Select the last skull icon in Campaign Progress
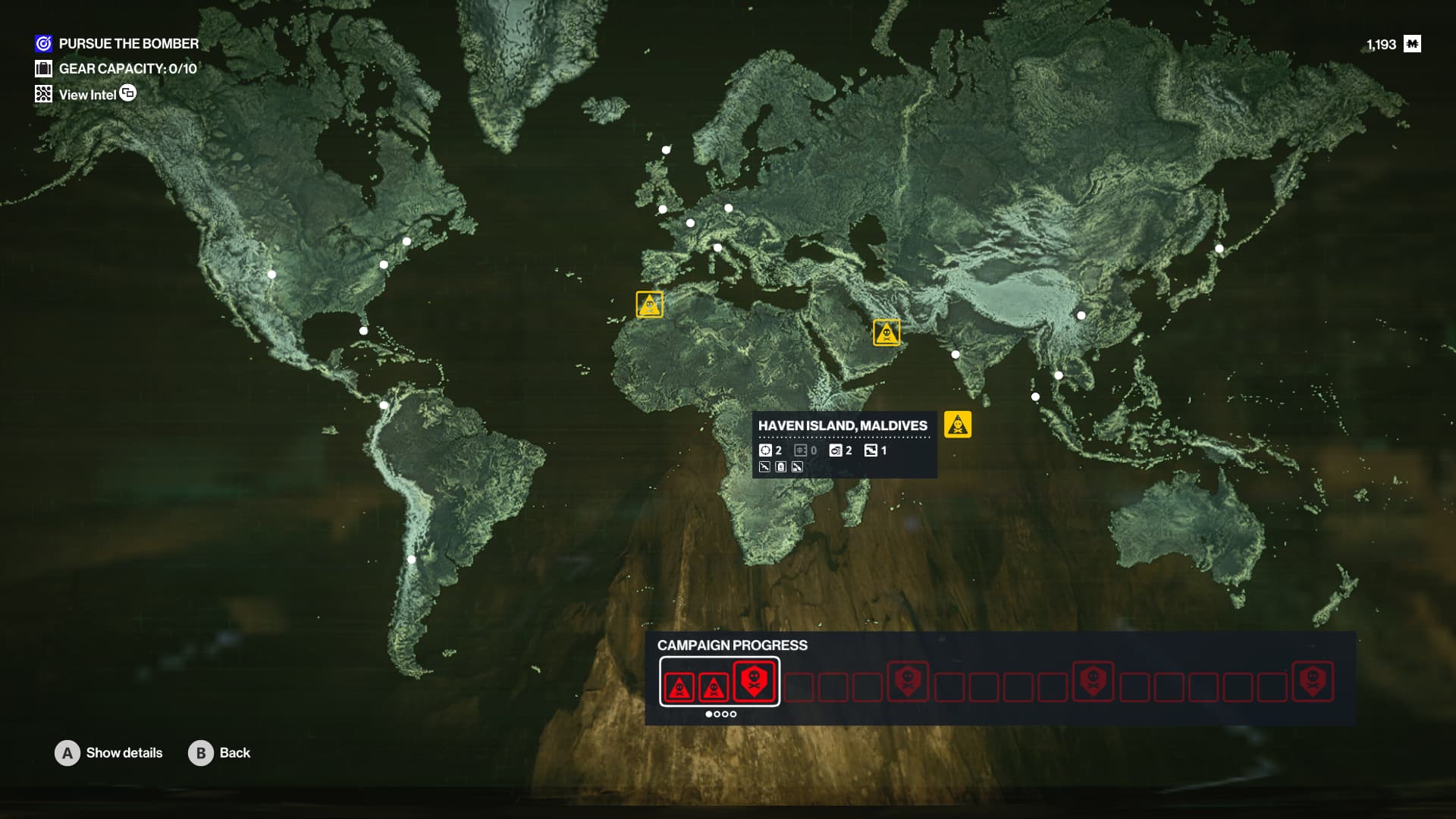 click(x=1313, y=681)
